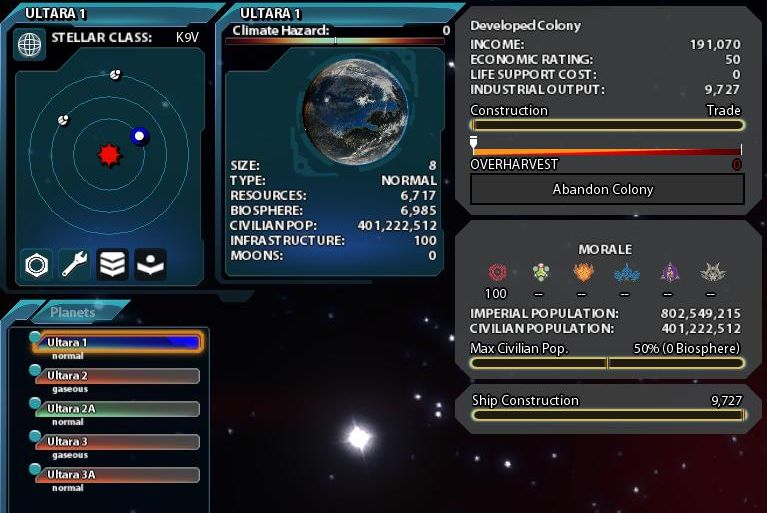Image resolution: width=767 pixels, height=513 pixels.
Task: Open the wrench icon under the orbit map
Action: [75, 264]
